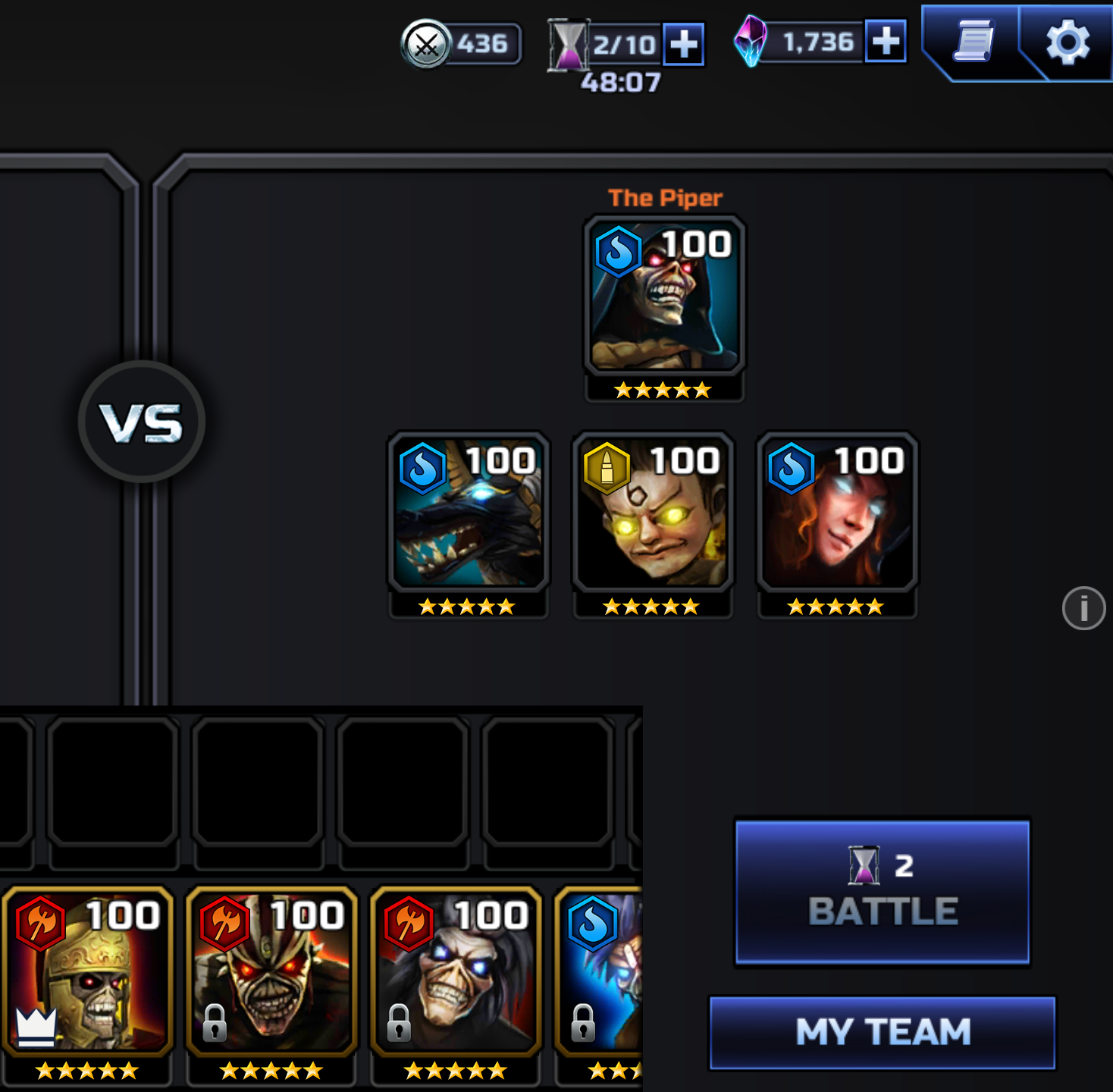
Task: Select the partially visible blue magus character
Action: click(x=600, y=972)
